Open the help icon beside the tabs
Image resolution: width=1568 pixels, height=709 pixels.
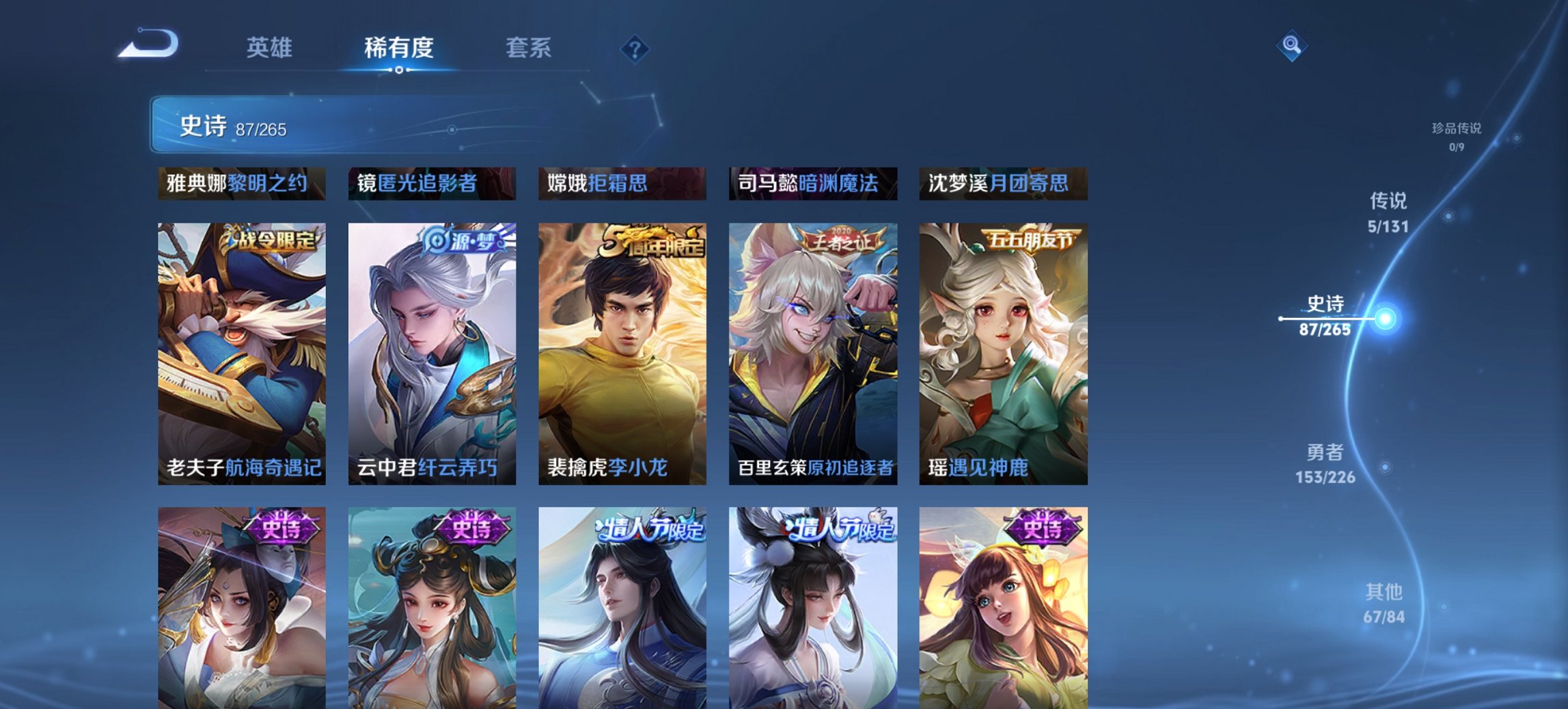(x=634, y=47)
